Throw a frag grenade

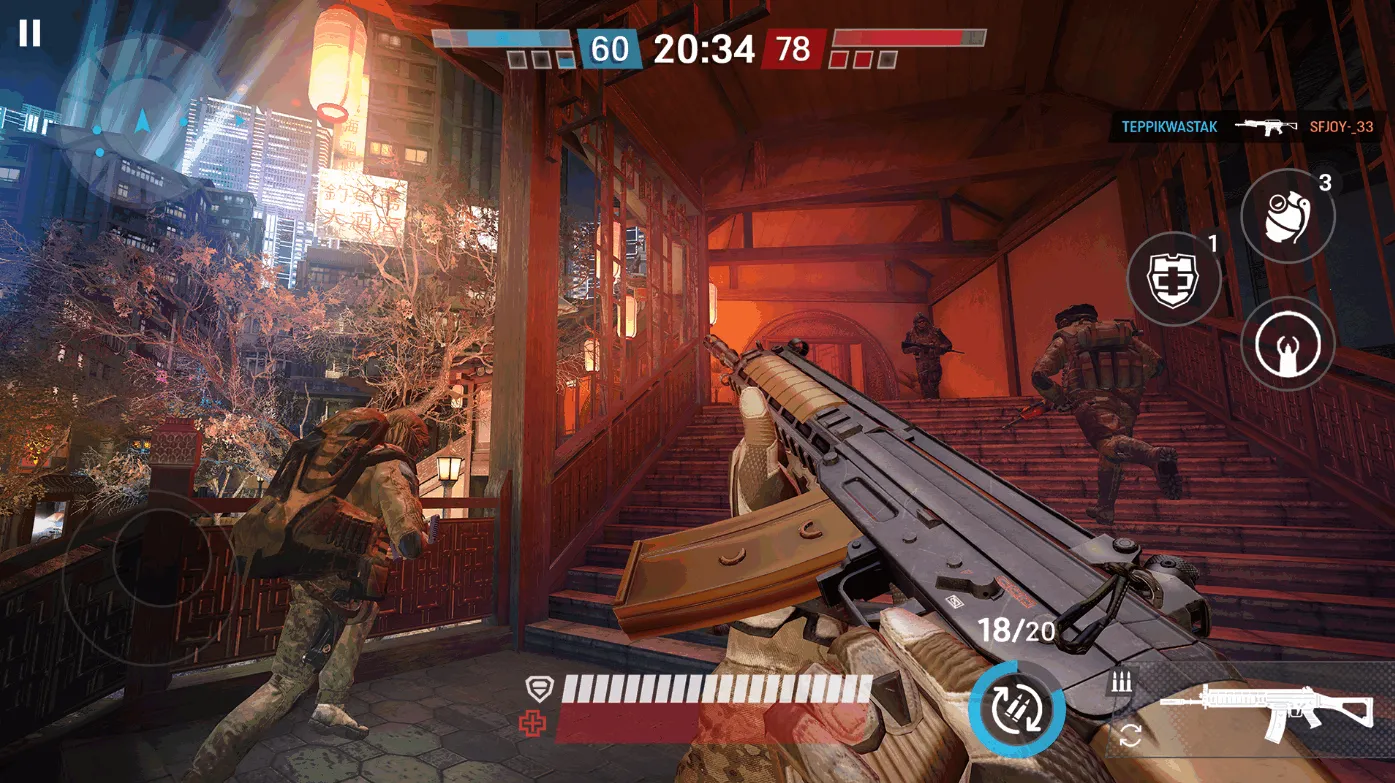coord(1287,216)
